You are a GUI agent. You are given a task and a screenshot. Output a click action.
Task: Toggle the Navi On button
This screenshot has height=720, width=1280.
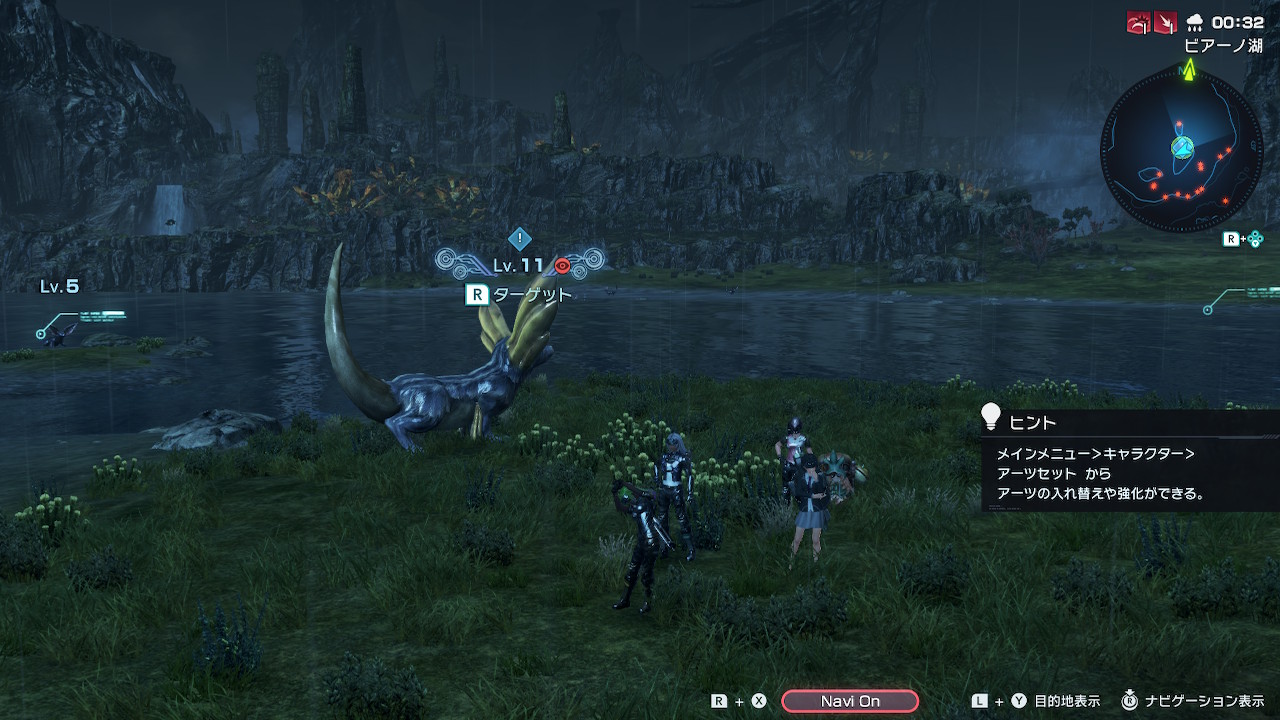[849, 701]
